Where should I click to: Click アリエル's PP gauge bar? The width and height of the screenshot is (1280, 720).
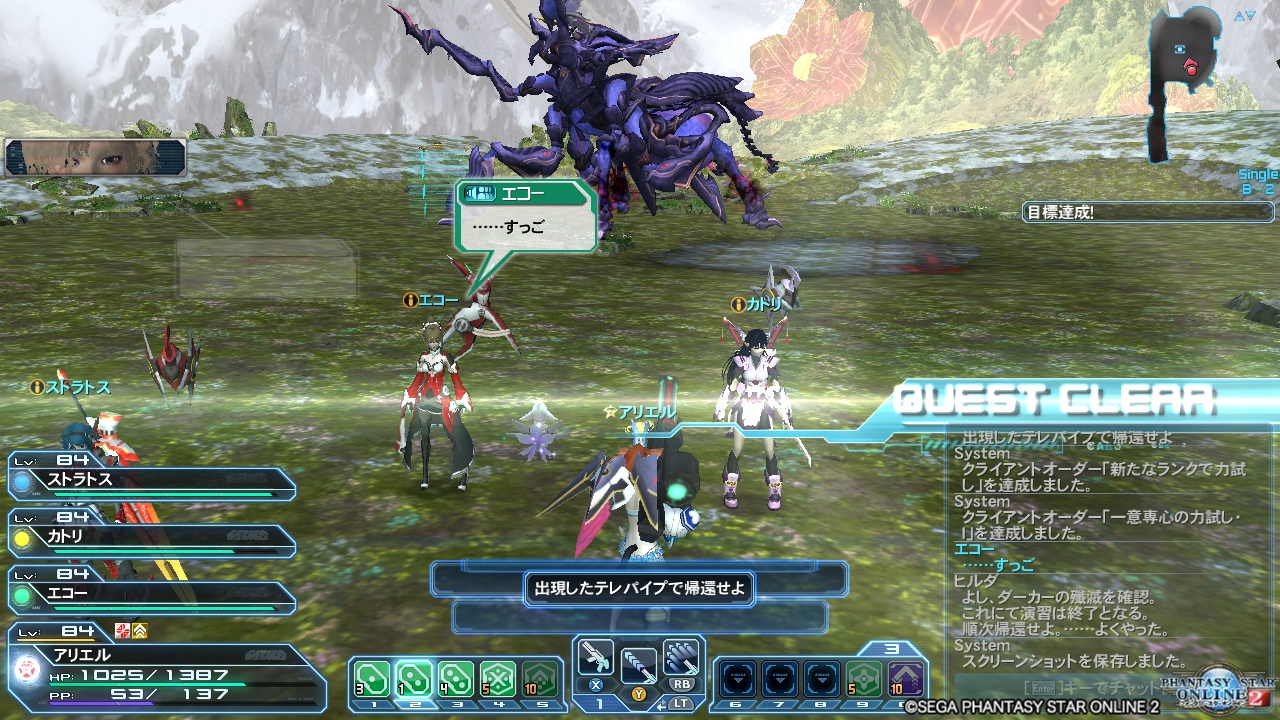(x=100, y=703)
